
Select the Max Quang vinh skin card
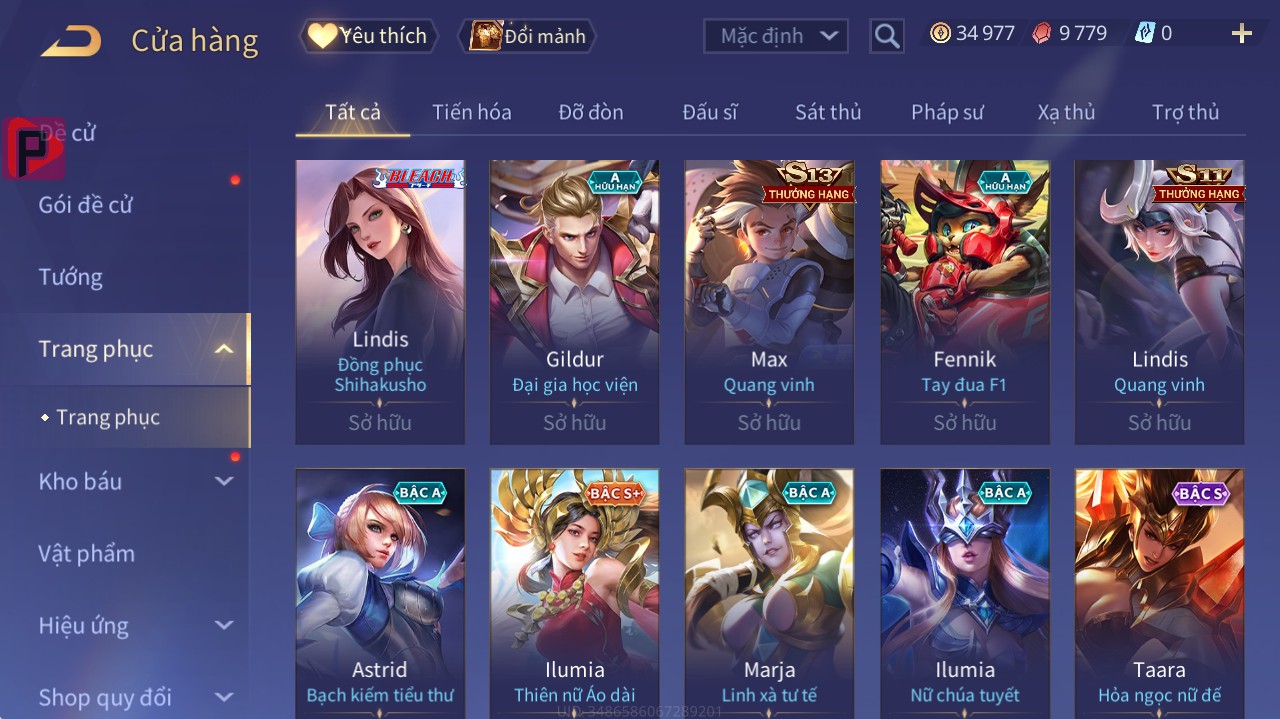coord(769,300)
